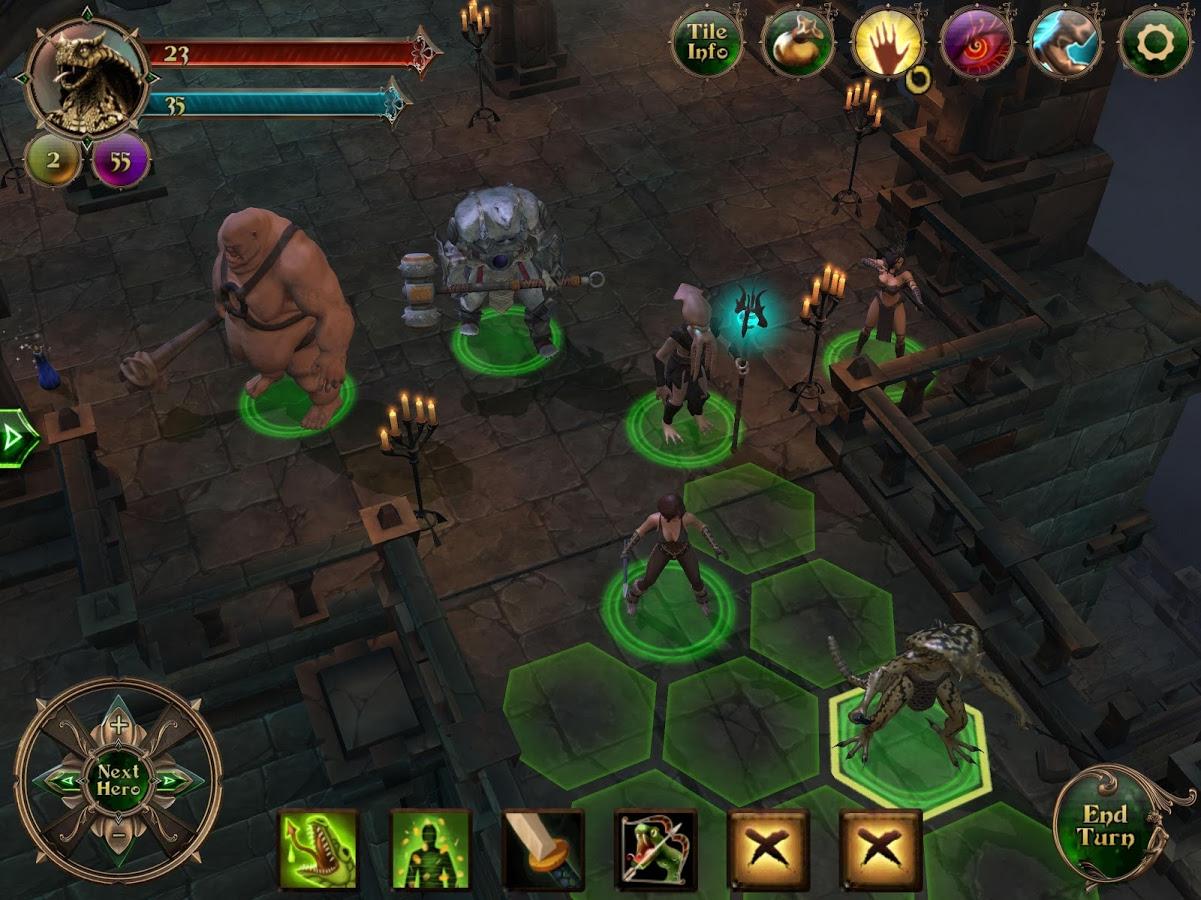Select the sword attack skill
1201x900 pixels.
(543, 850)
